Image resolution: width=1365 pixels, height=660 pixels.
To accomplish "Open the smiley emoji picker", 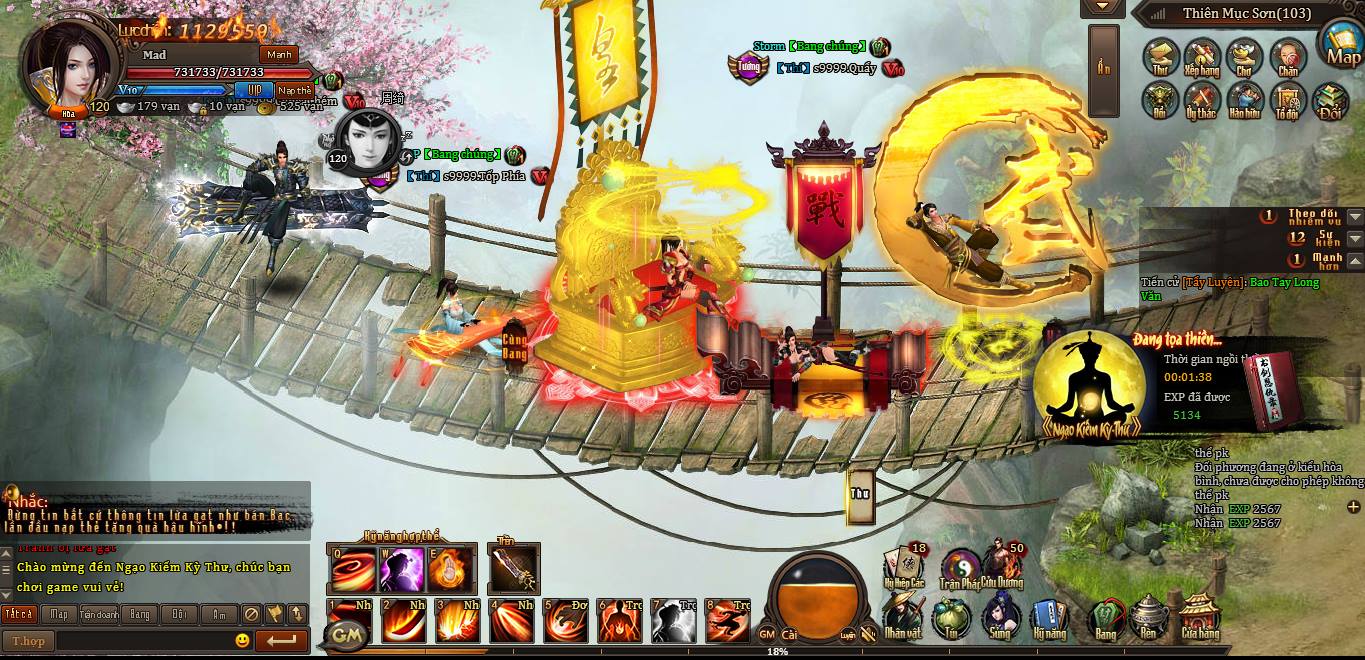I will click(x=242, y=641).
